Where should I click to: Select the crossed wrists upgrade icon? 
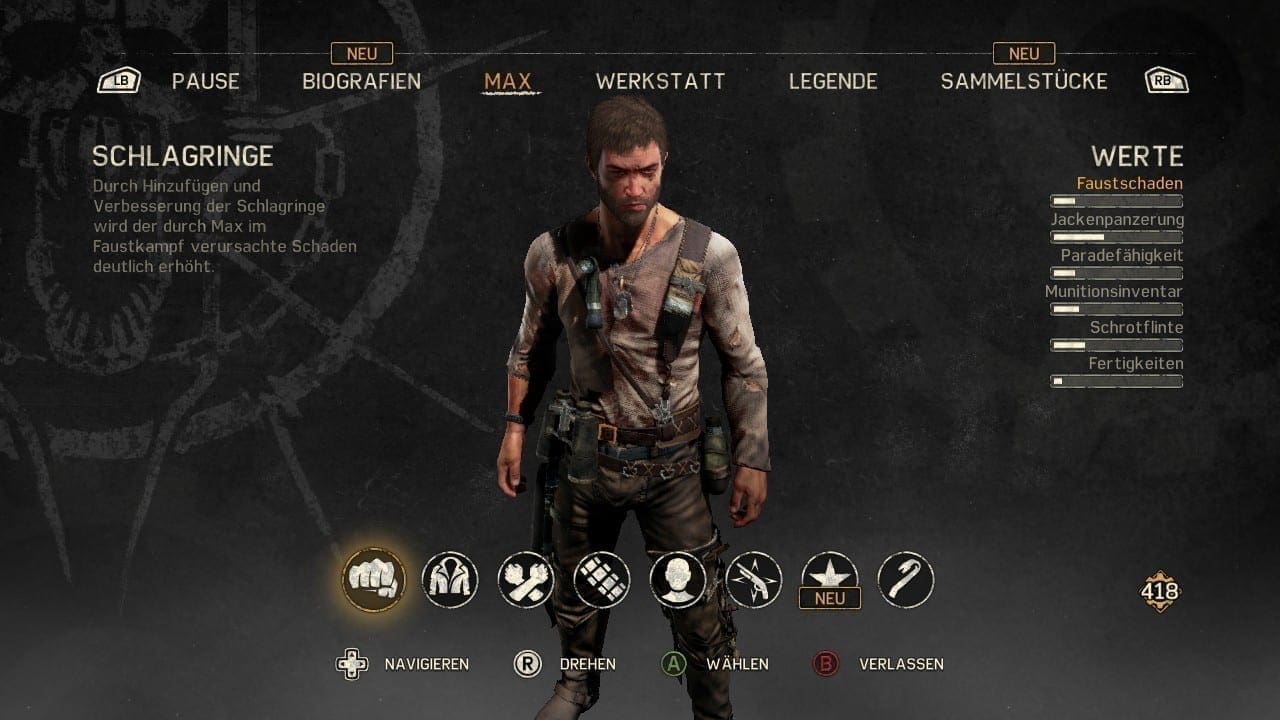point(526,579)
